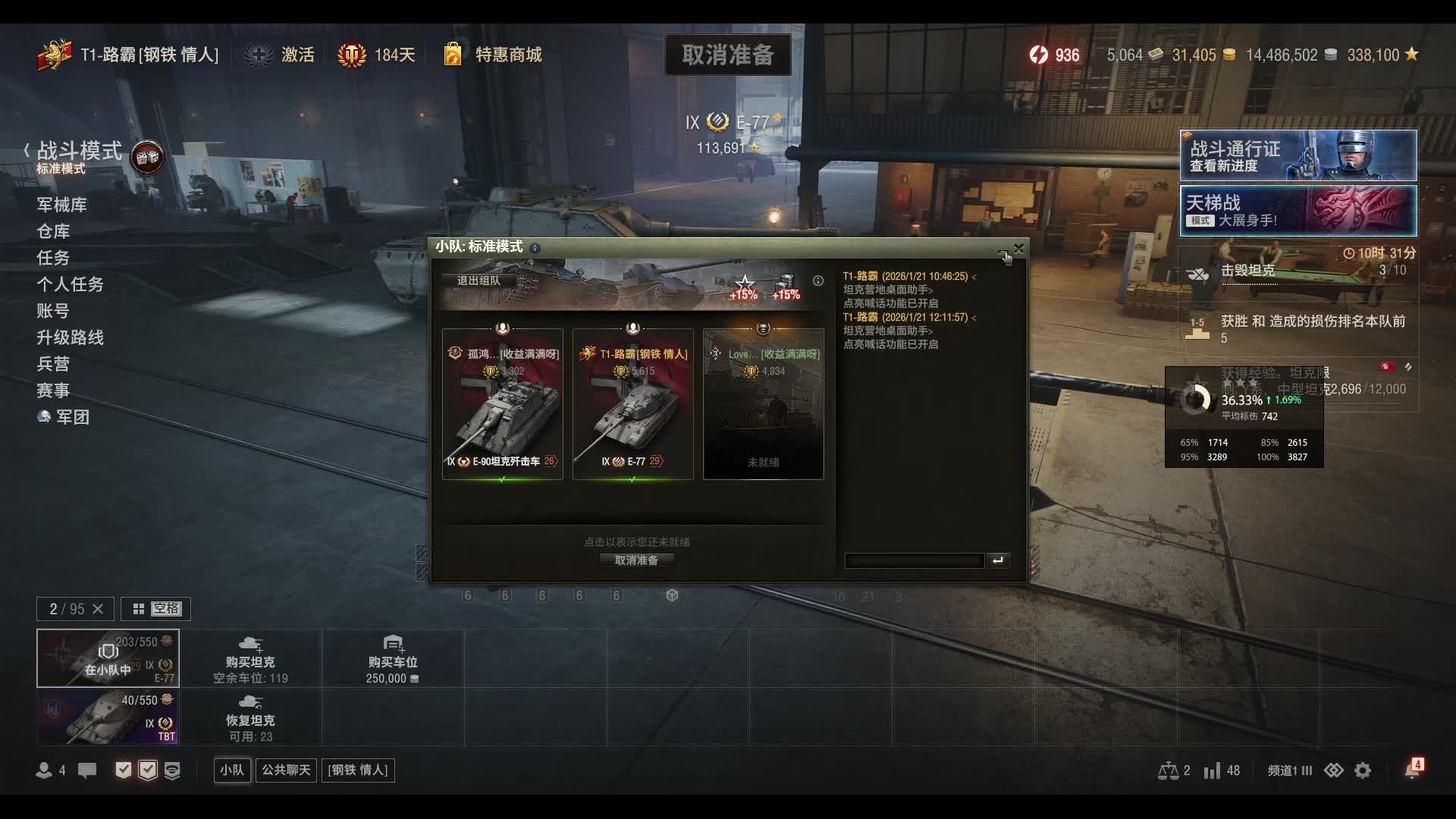The image size is (1456, 819).
Task: Open the 兵营 barracks menu
Action: tap(53, 364)
